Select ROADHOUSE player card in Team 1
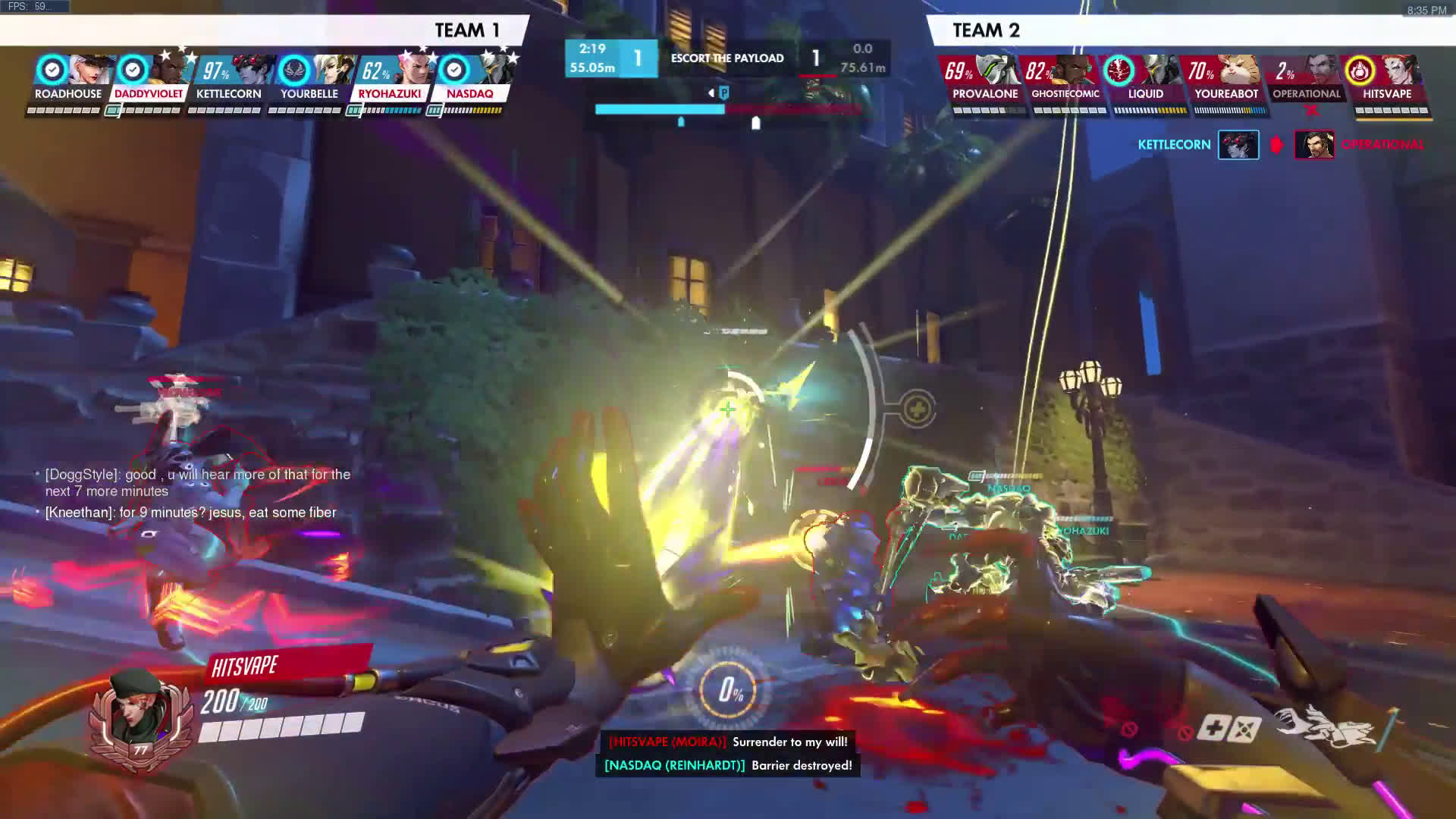1456x819 pixels. [x=68, y=80]
